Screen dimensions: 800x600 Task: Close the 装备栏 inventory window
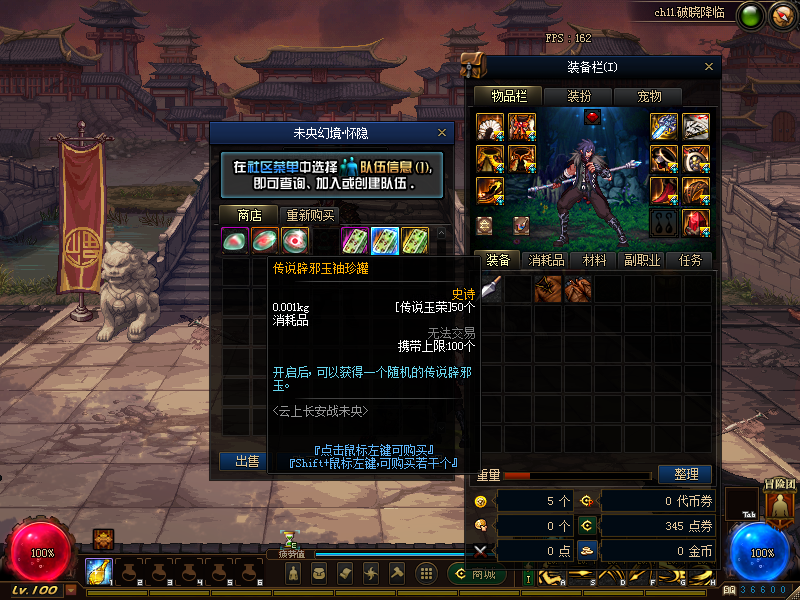pyautogui.click(x=709, y=66)
